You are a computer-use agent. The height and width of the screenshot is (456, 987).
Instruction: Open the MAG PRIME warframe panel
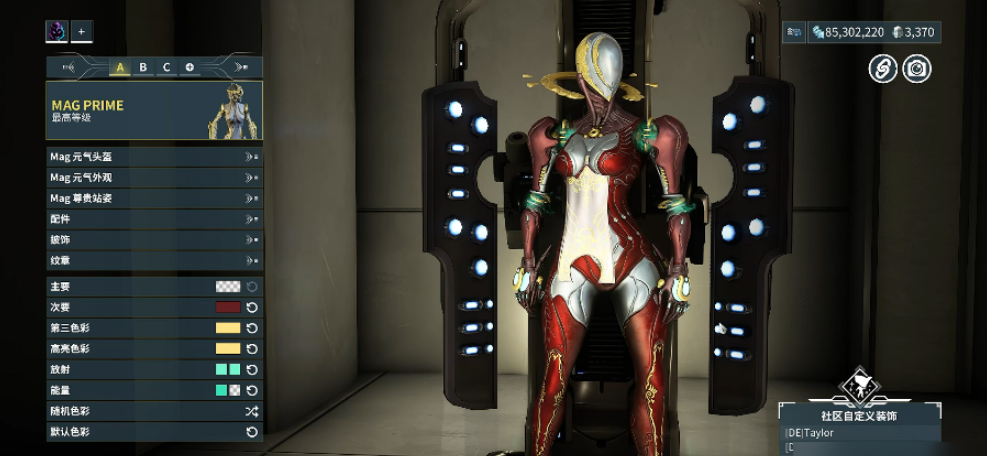(154, 110)
